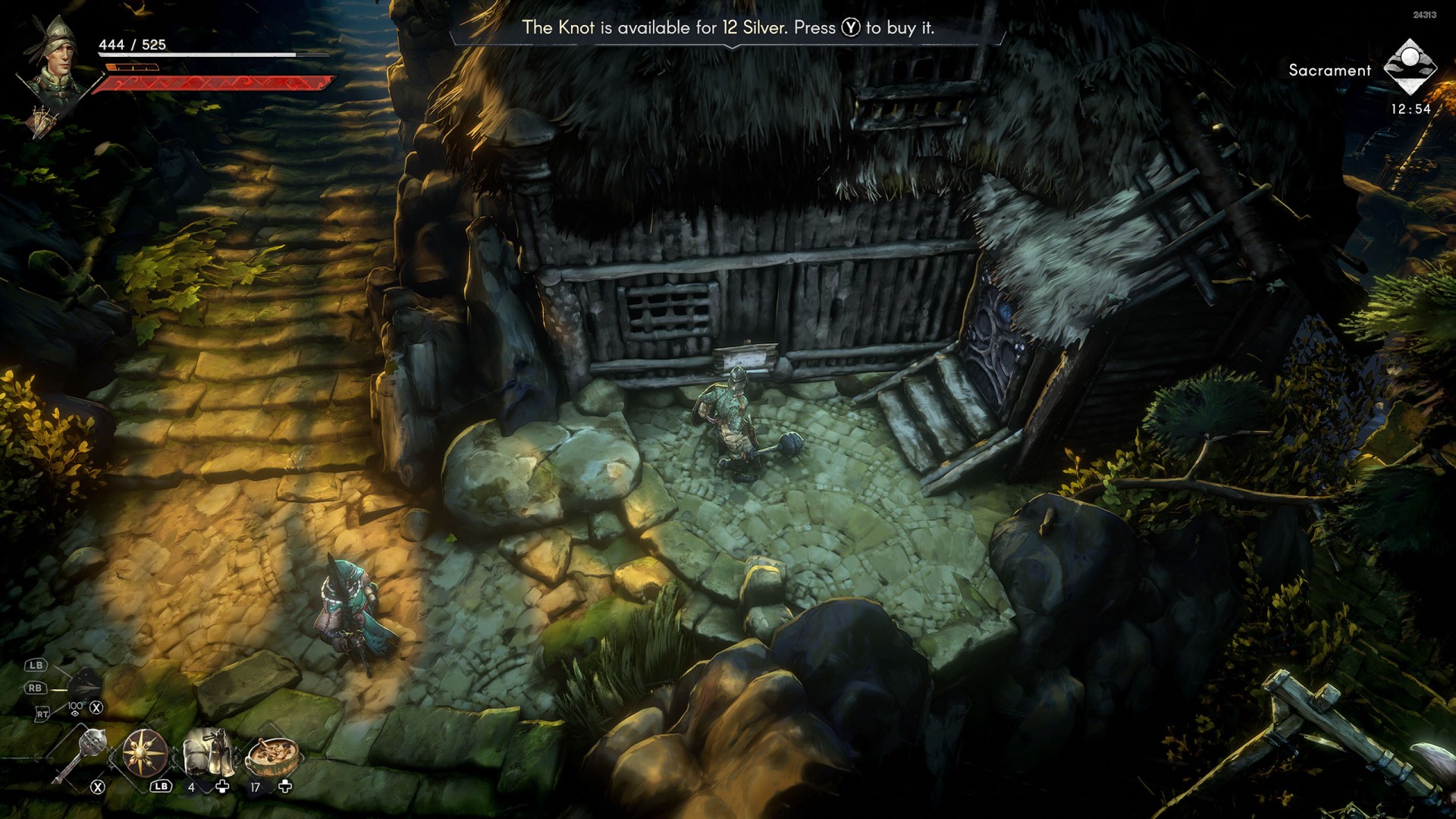Click the Sacrament day-night compass icon
The image size is (1456, 819).
pos(1409,67)
